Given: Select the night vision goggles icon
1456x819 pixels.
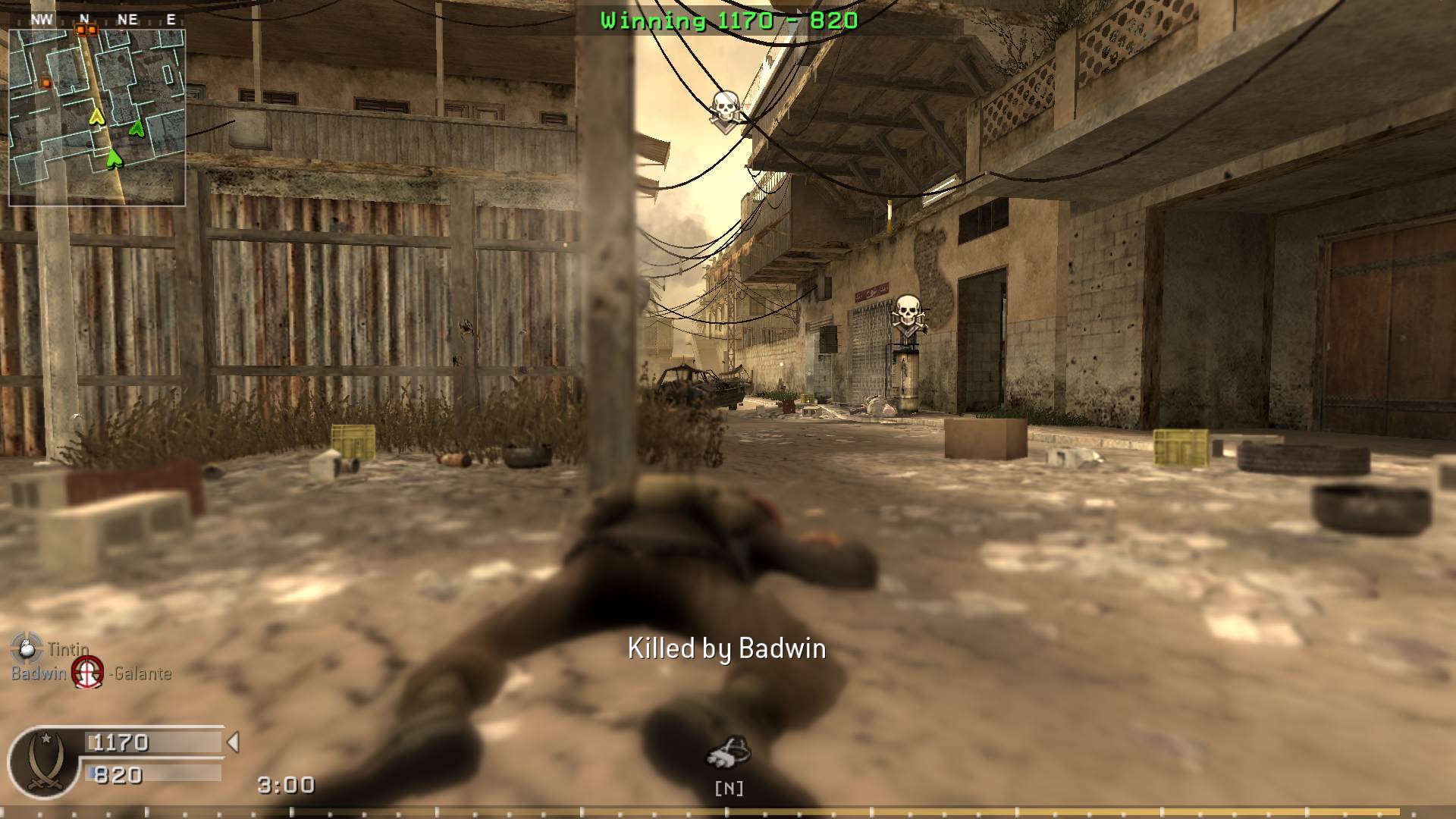Looking at the screenshot, I should tap(728, 752).
